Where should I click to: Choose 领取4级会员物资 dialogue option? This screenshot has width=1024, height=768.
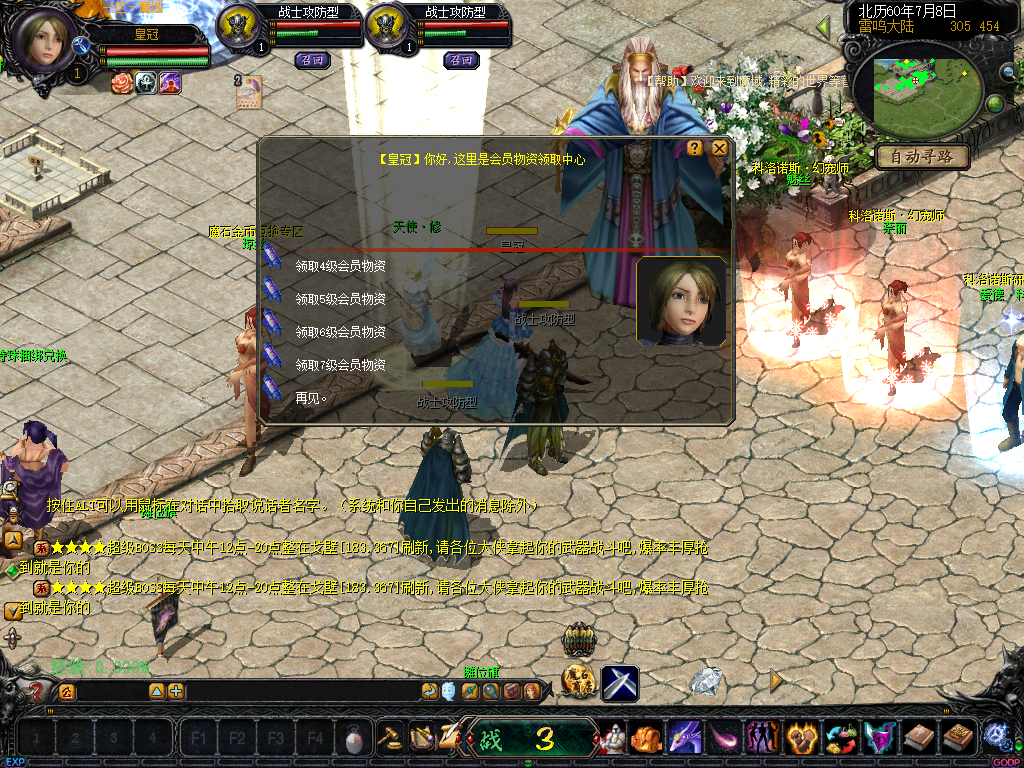(x=340, y=266)
